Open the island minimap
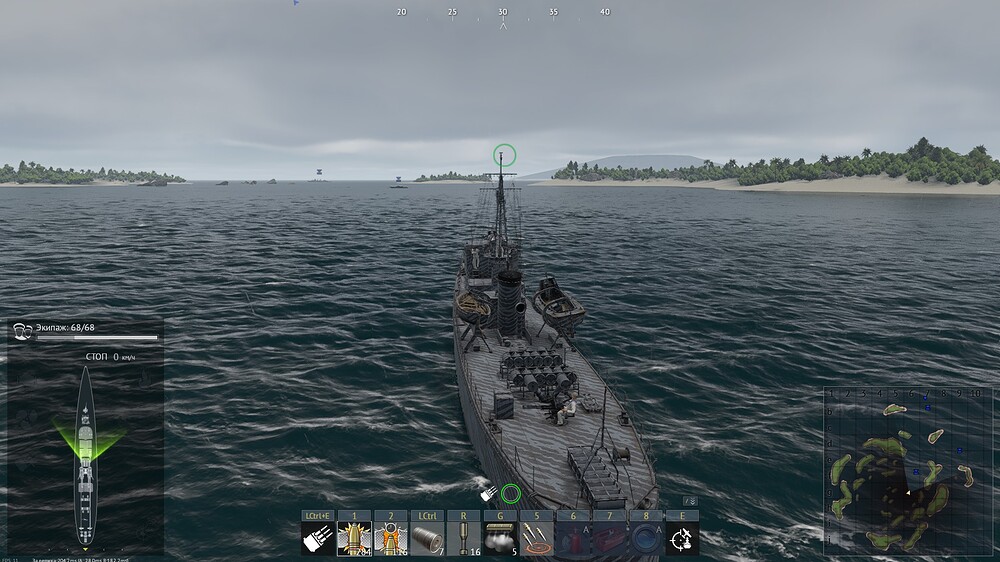Viewport: 1000px width, 562px height. [x=898, y=469]
